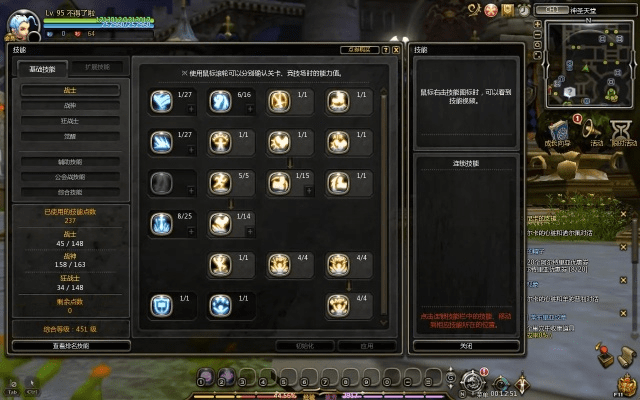Close the skill window with X
Screen dimensions: 640x400
[396, 48]
